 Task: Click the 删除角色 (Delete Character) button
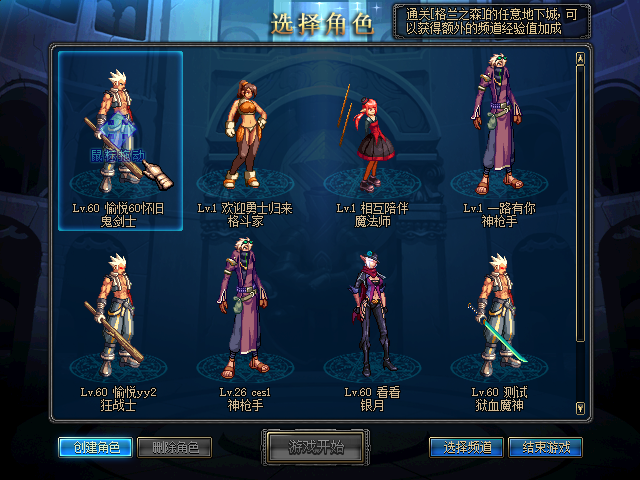click(173, 447)
